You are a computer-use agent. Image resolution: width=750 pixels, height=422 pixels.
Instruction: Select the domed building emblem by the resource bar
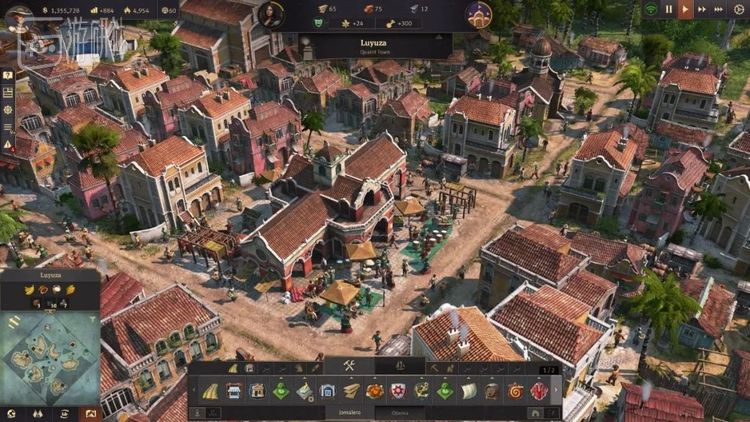[x=479, y=14]
